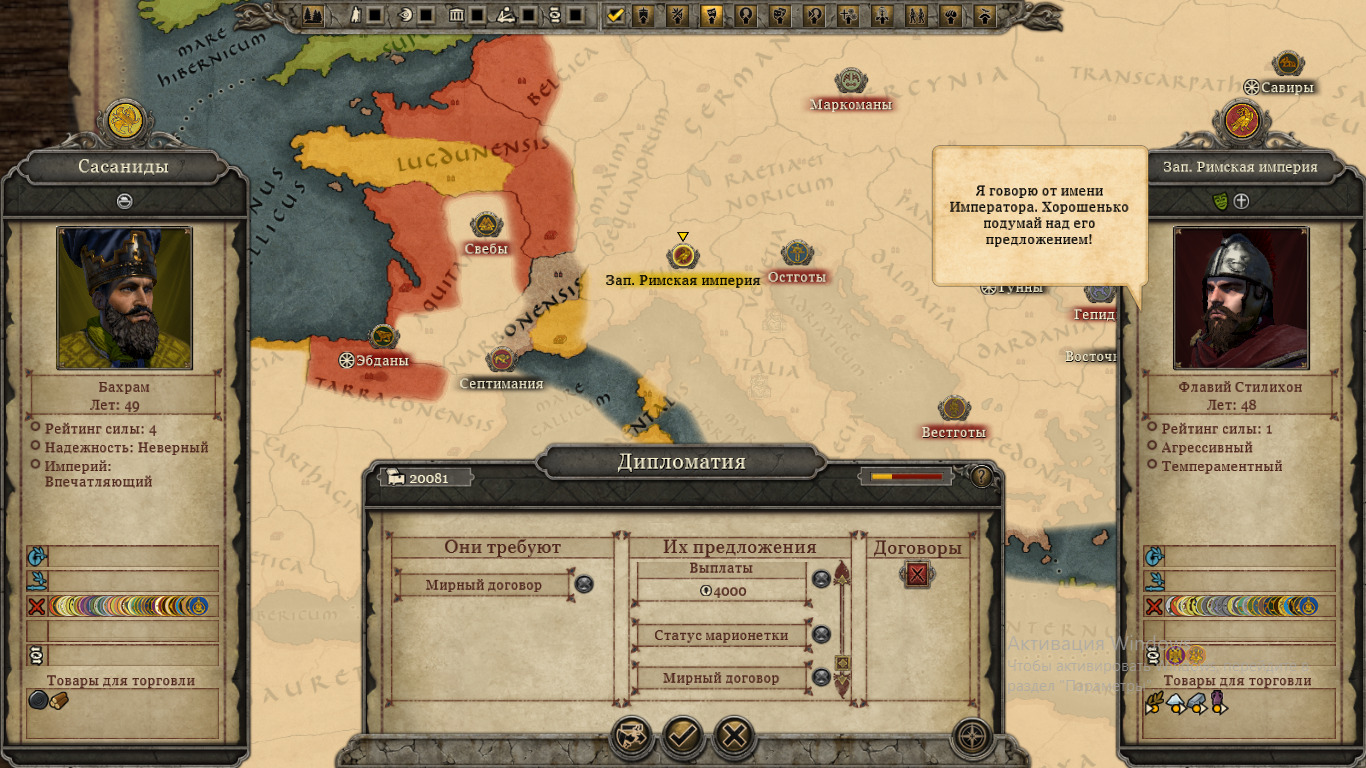Remove the Статус марионетки offer

pyautogui.click(x=821, y=635)
